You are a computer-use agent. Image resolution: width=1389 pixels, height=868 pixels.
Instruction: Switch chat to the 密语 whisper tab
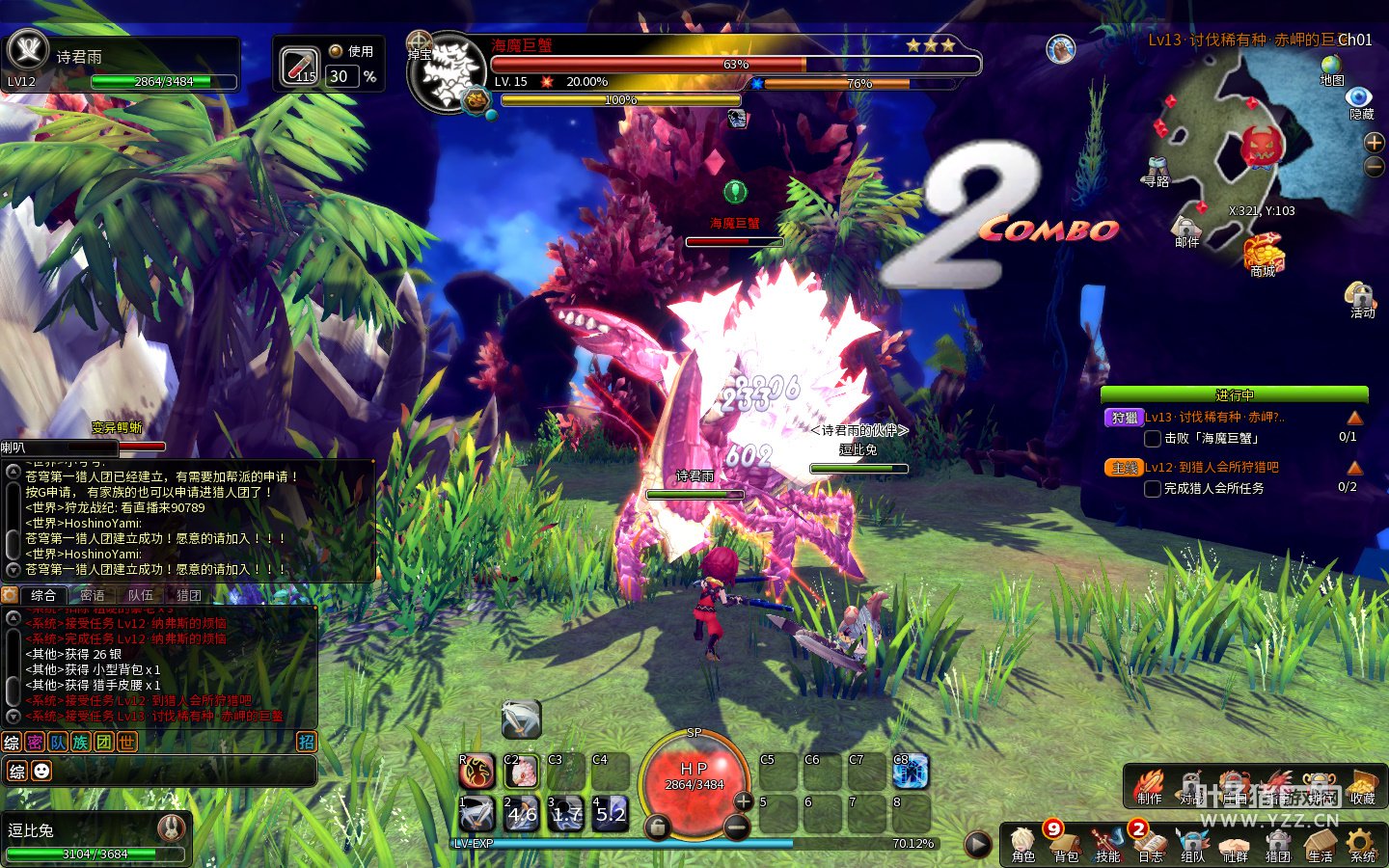[x=93, y=595]
